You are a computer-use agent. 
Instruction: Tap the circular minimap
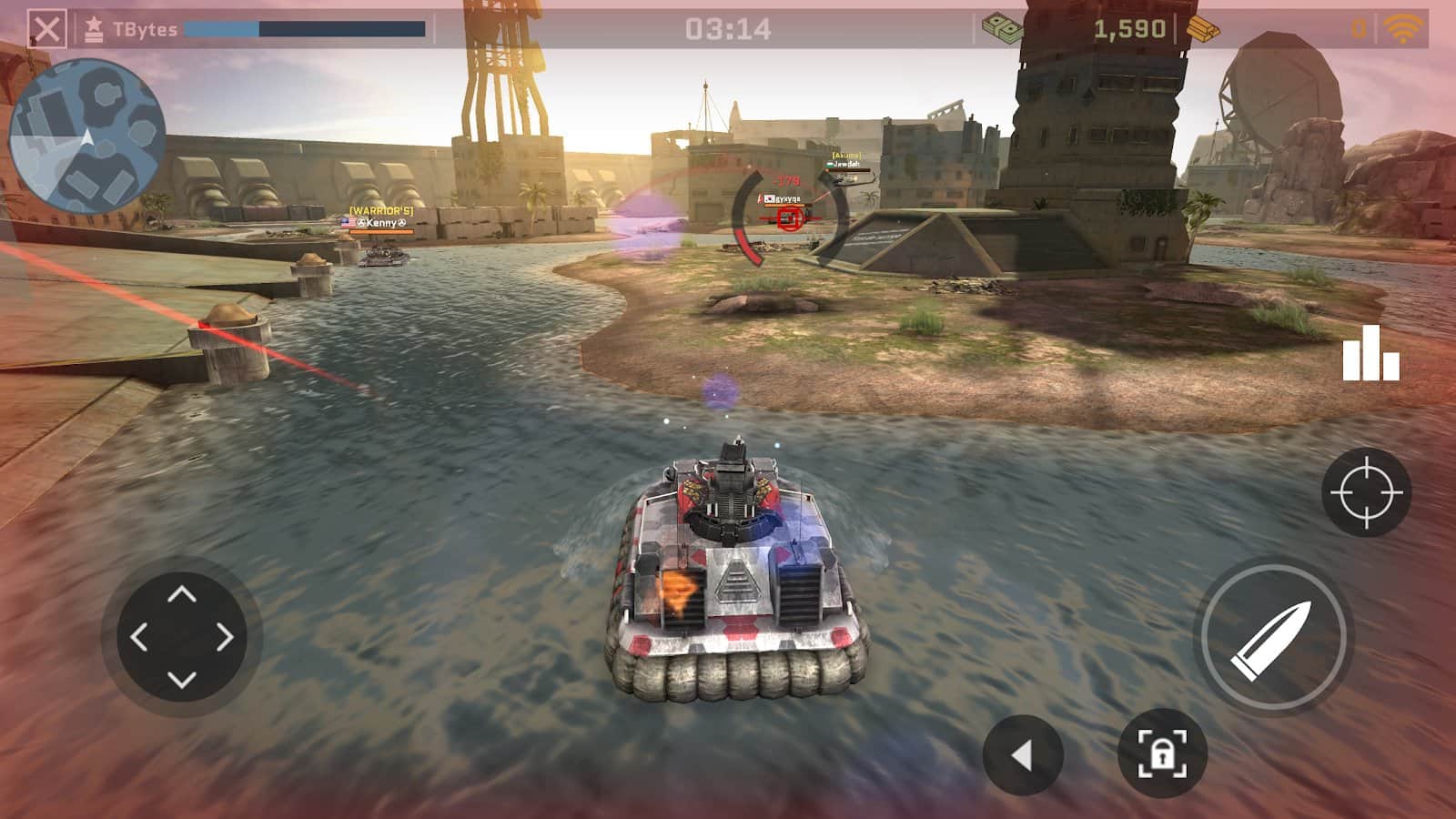point(87,136)
